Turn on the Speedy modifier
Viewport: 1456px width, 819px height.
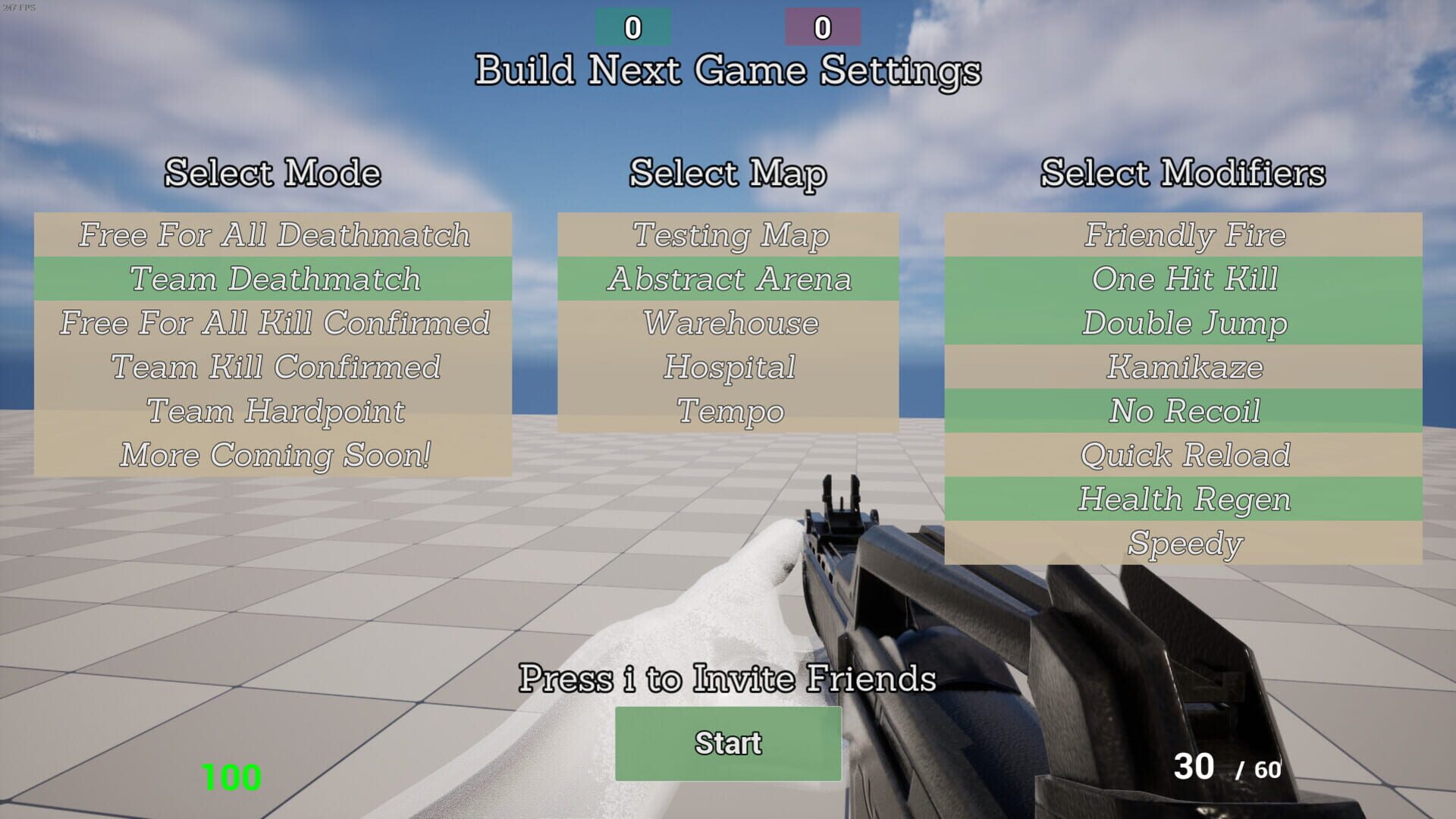pos(1183,543)
